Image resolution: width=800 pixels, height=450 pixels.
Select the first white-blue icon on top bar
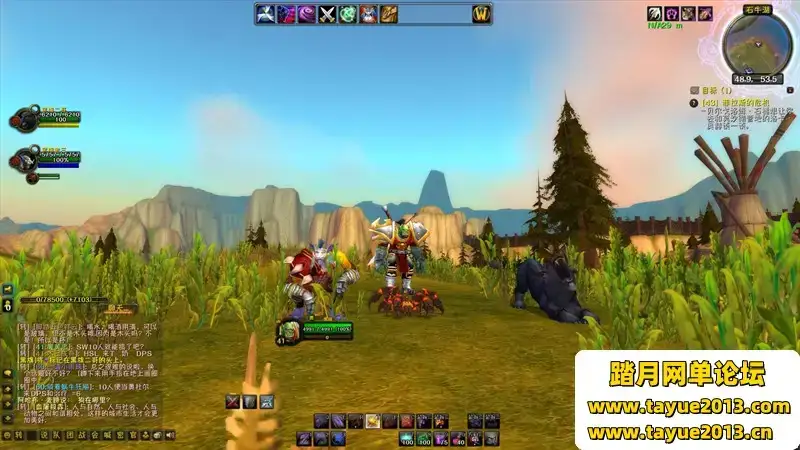[265, 14]
